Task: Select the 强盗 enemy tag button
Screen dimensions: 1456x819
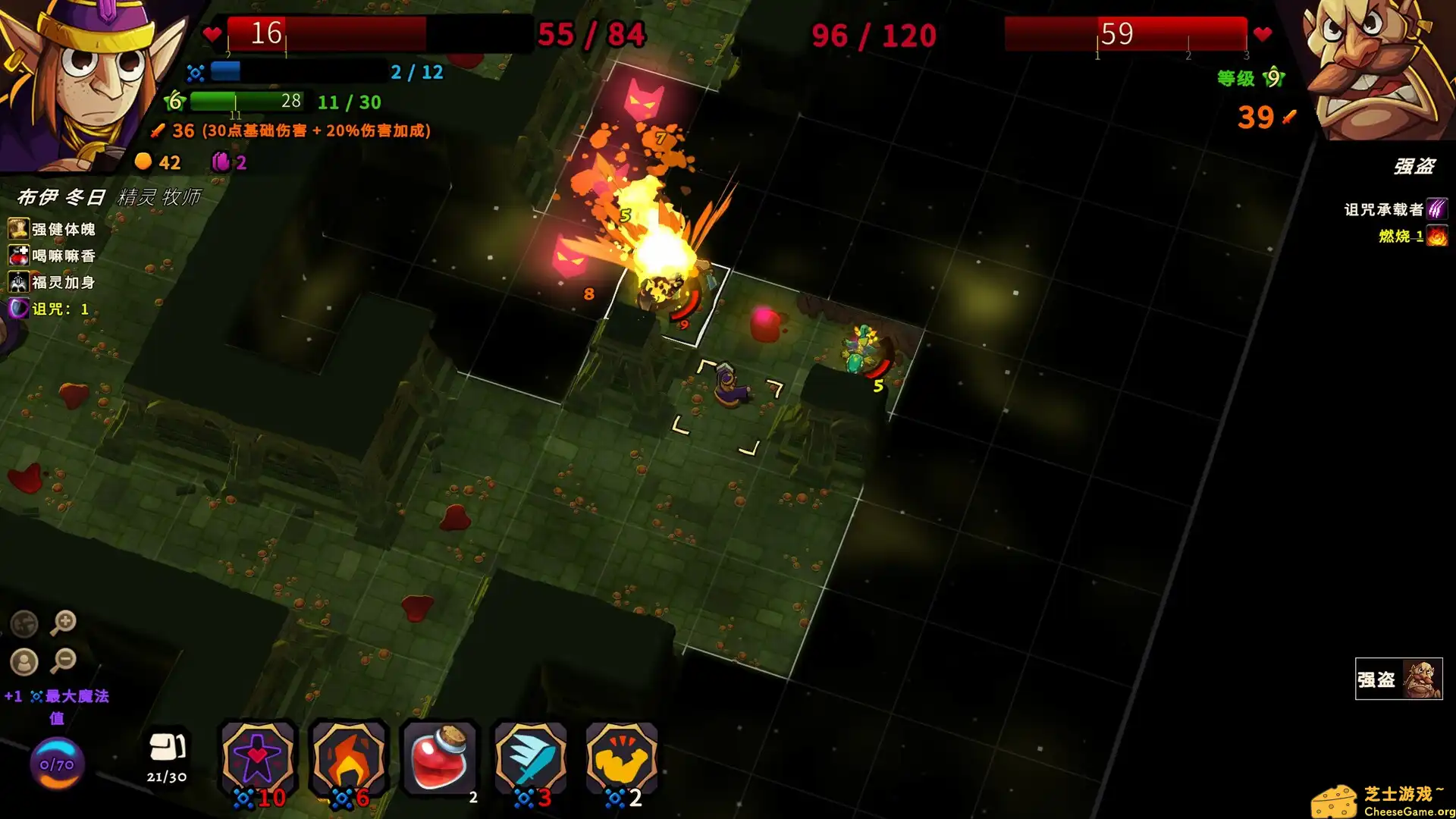Action: point(1398,679)
